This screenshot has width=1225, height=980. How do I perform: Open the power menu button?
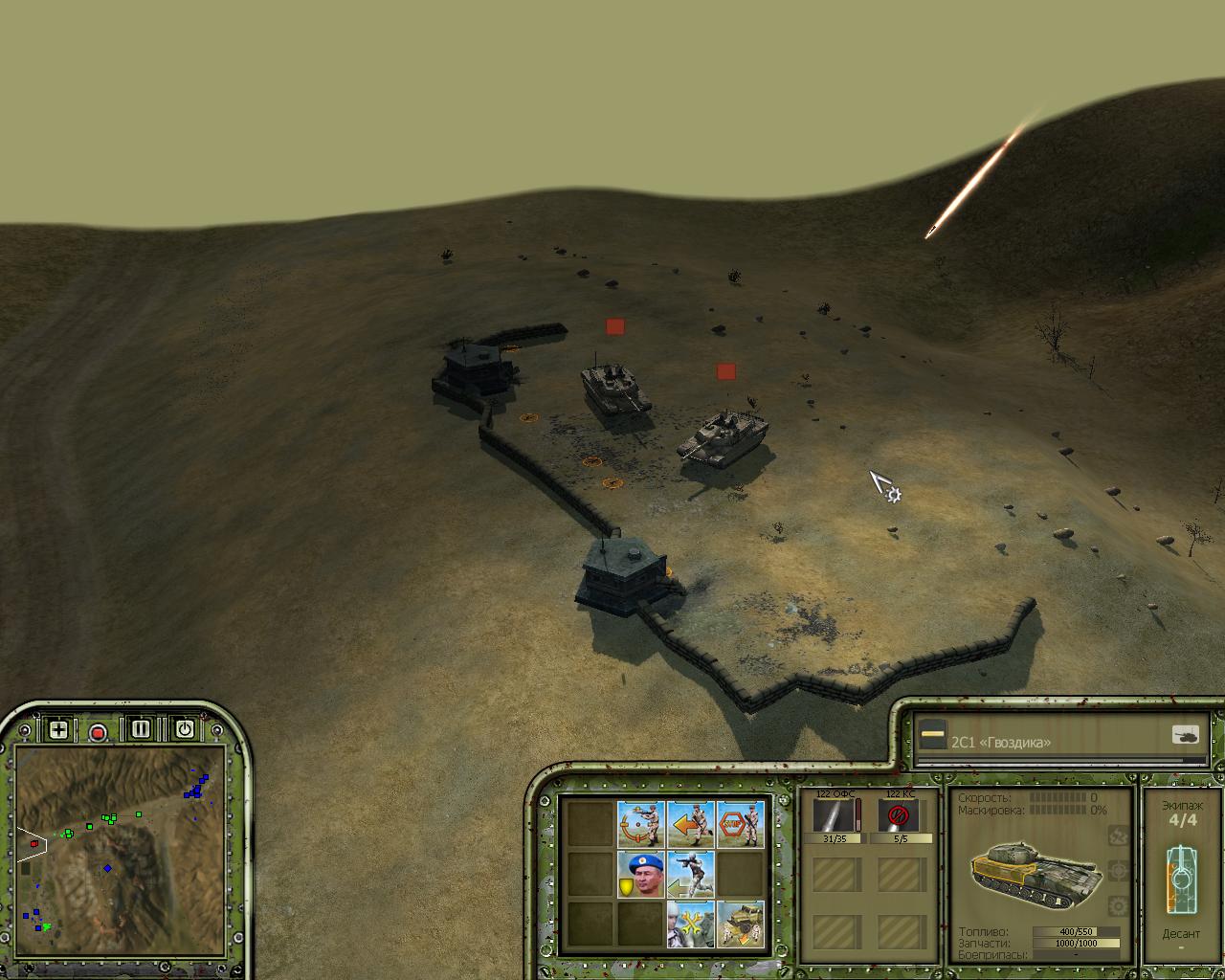click(184, 729)
